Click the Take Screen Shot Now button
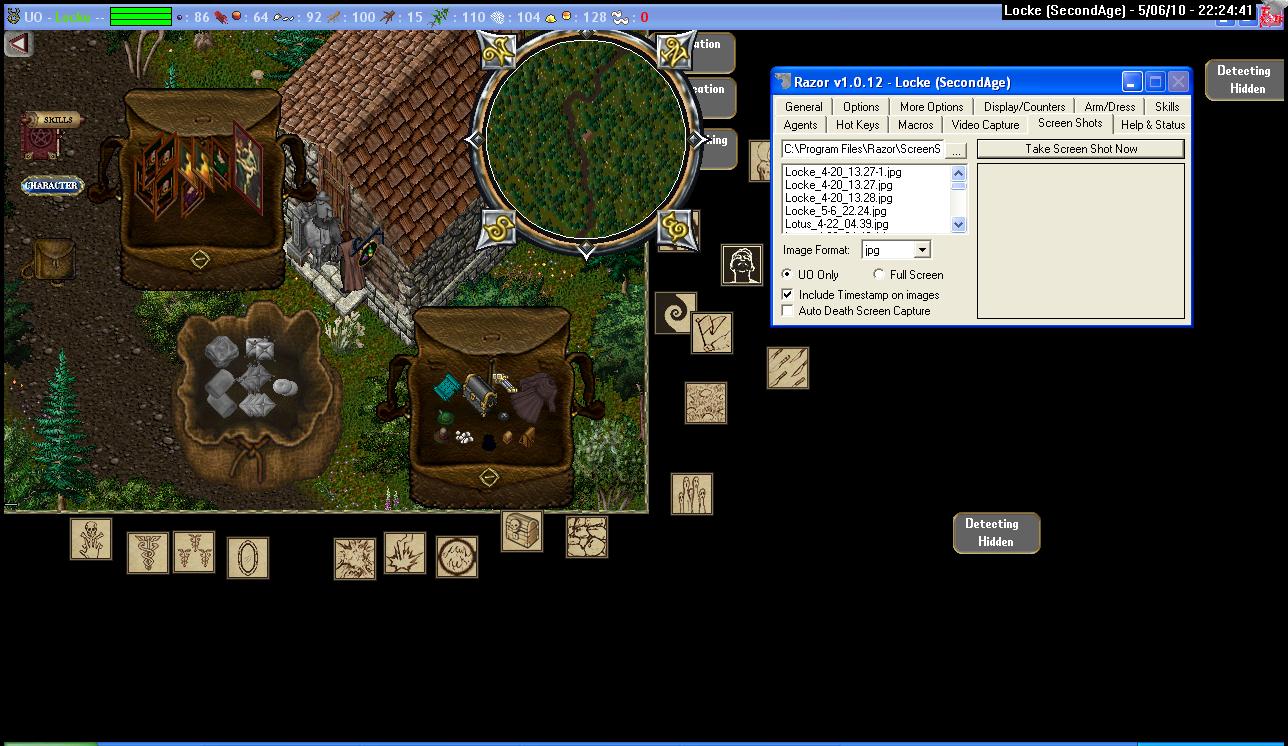 [1080, 149]
